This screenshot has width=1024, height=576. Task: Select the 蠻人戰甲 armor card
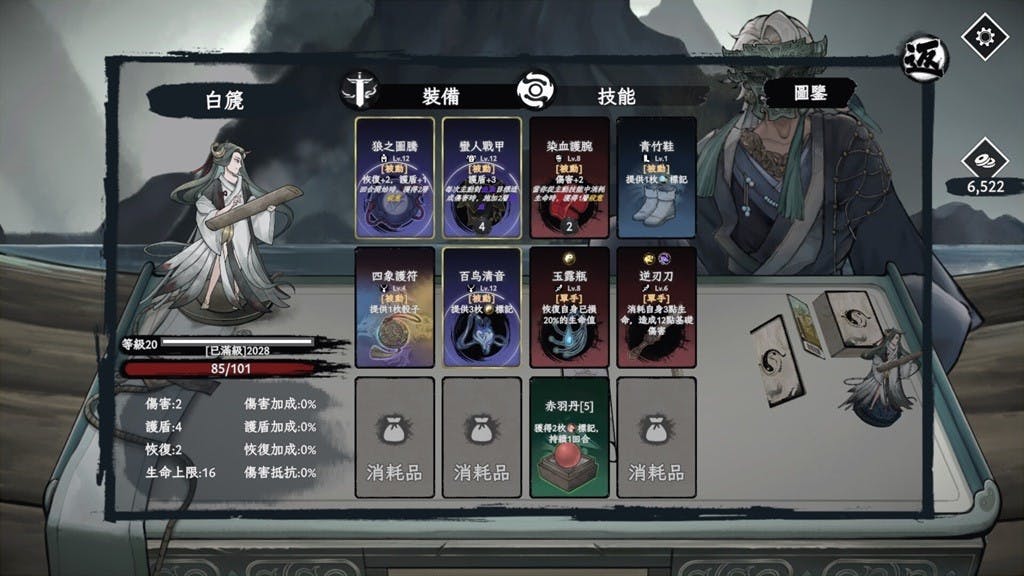pyautogui.click(x=482, y=178)
